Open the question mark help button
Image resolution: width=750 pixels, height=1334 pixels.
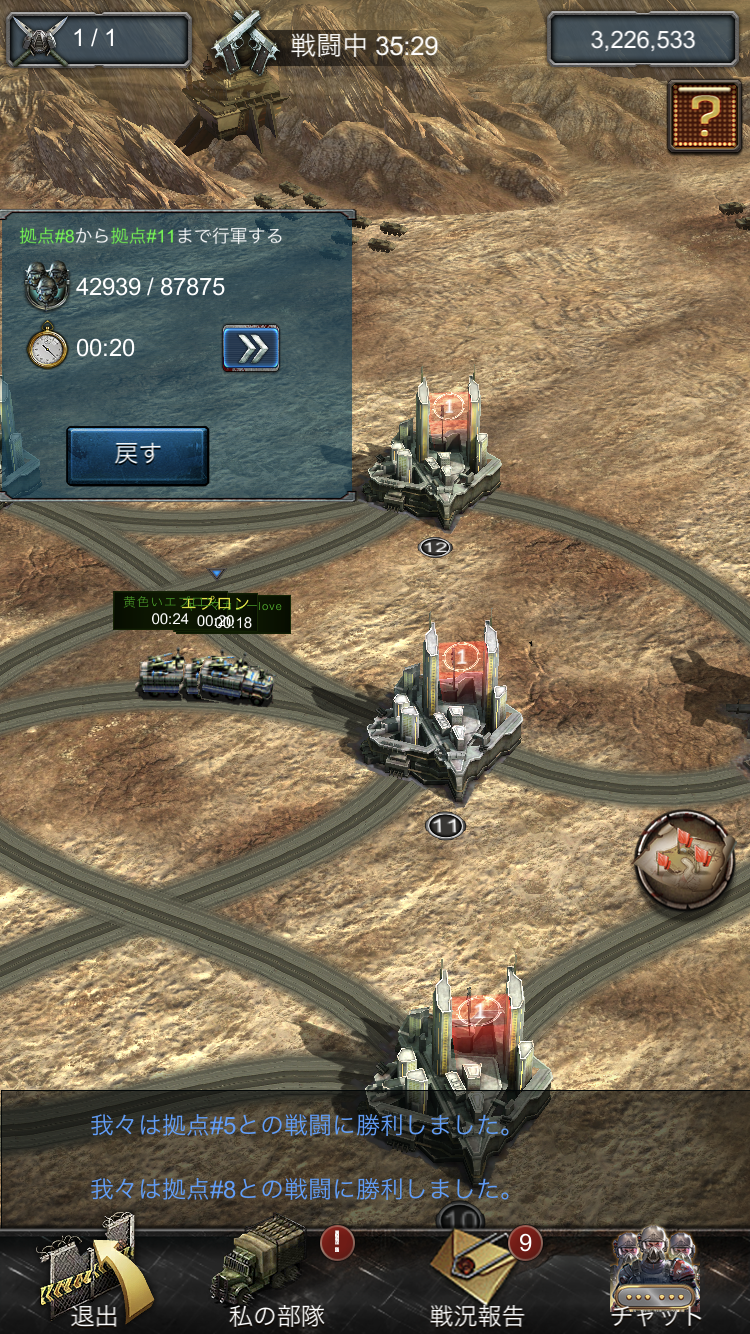pyautogui.click(x=705, y=116)
